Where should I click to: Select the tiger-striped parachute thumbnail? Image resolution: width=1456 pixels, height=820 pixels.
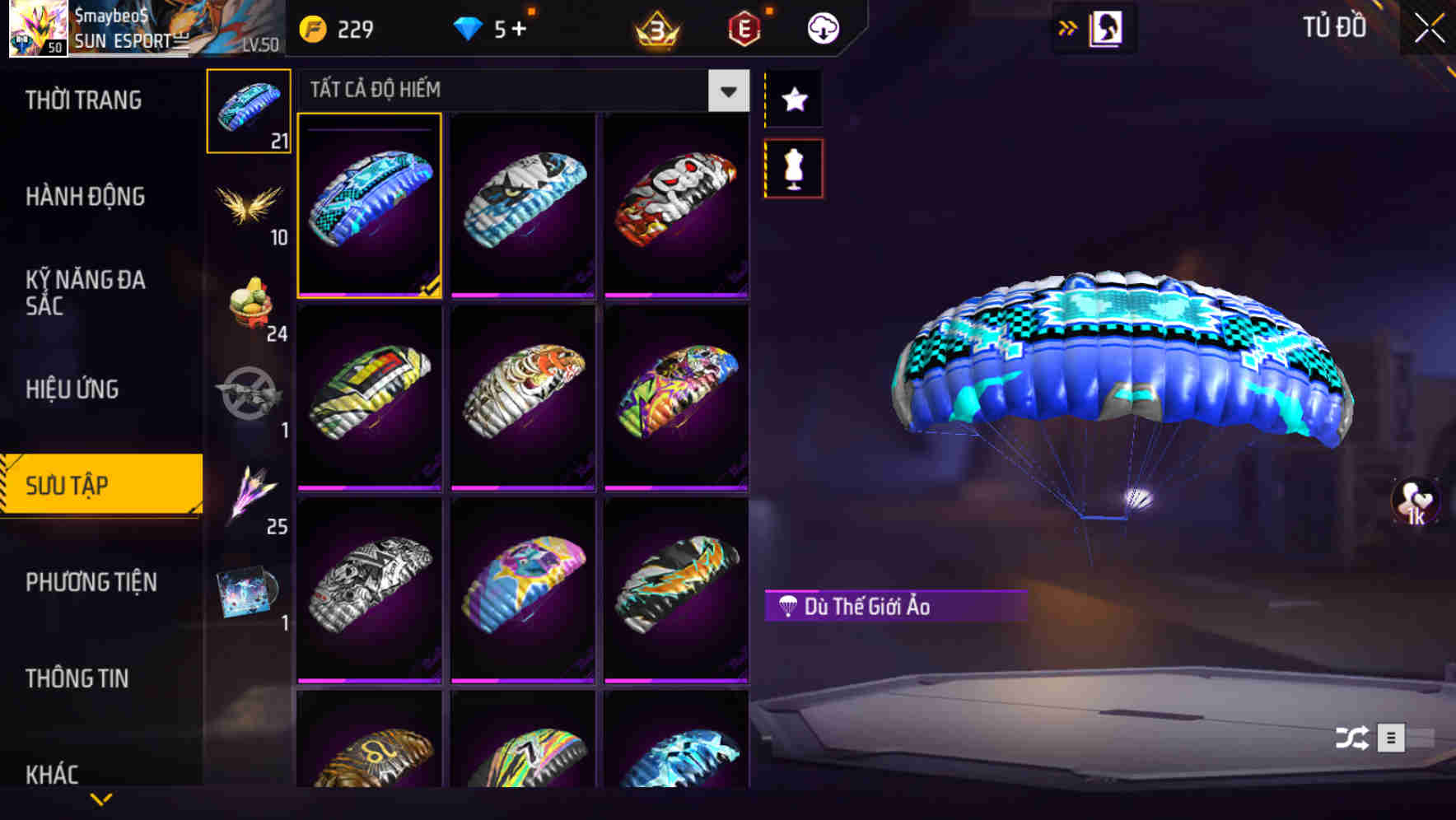[522, 398]
